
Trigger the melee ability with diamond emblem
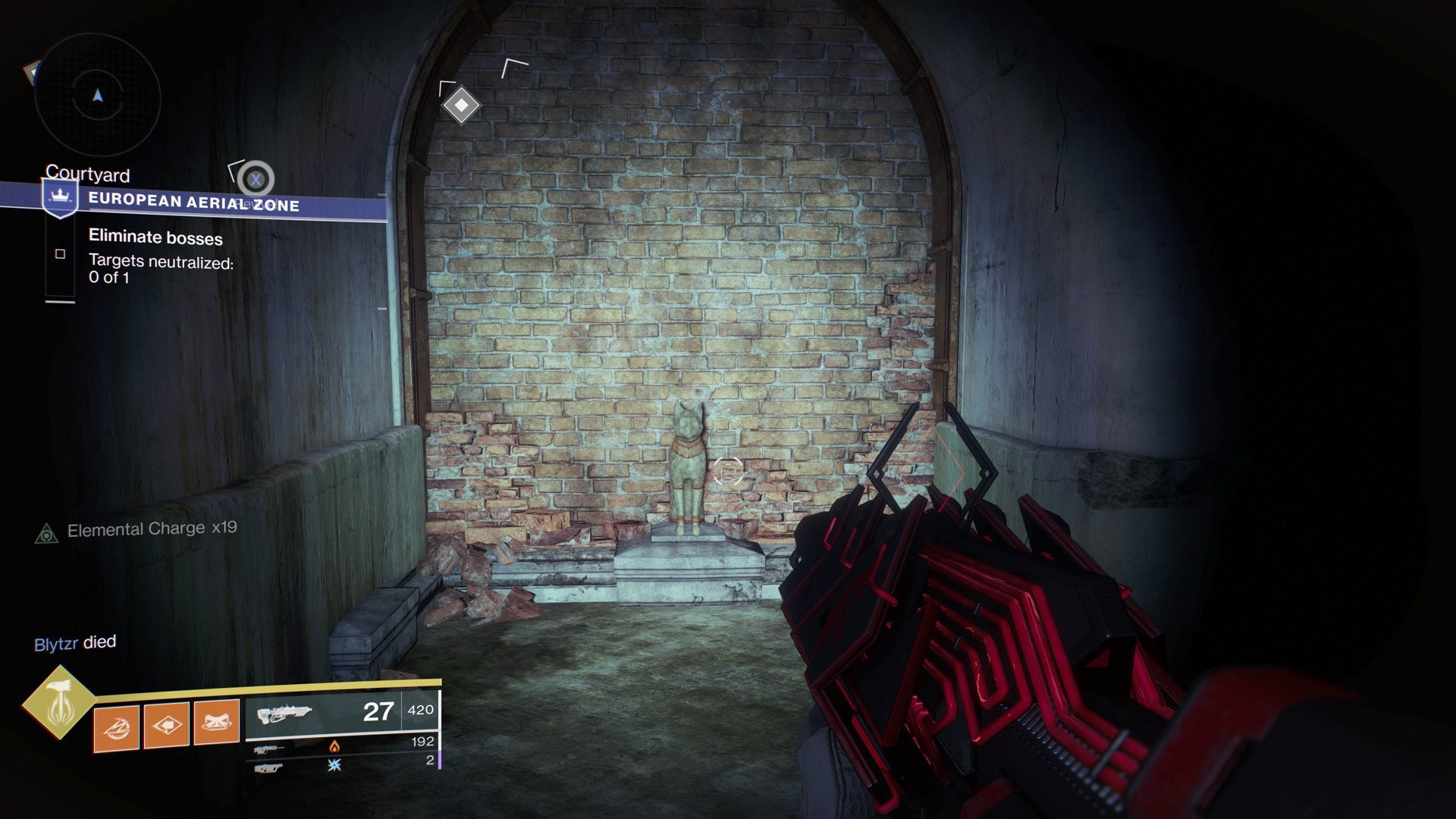pos(166,725)
